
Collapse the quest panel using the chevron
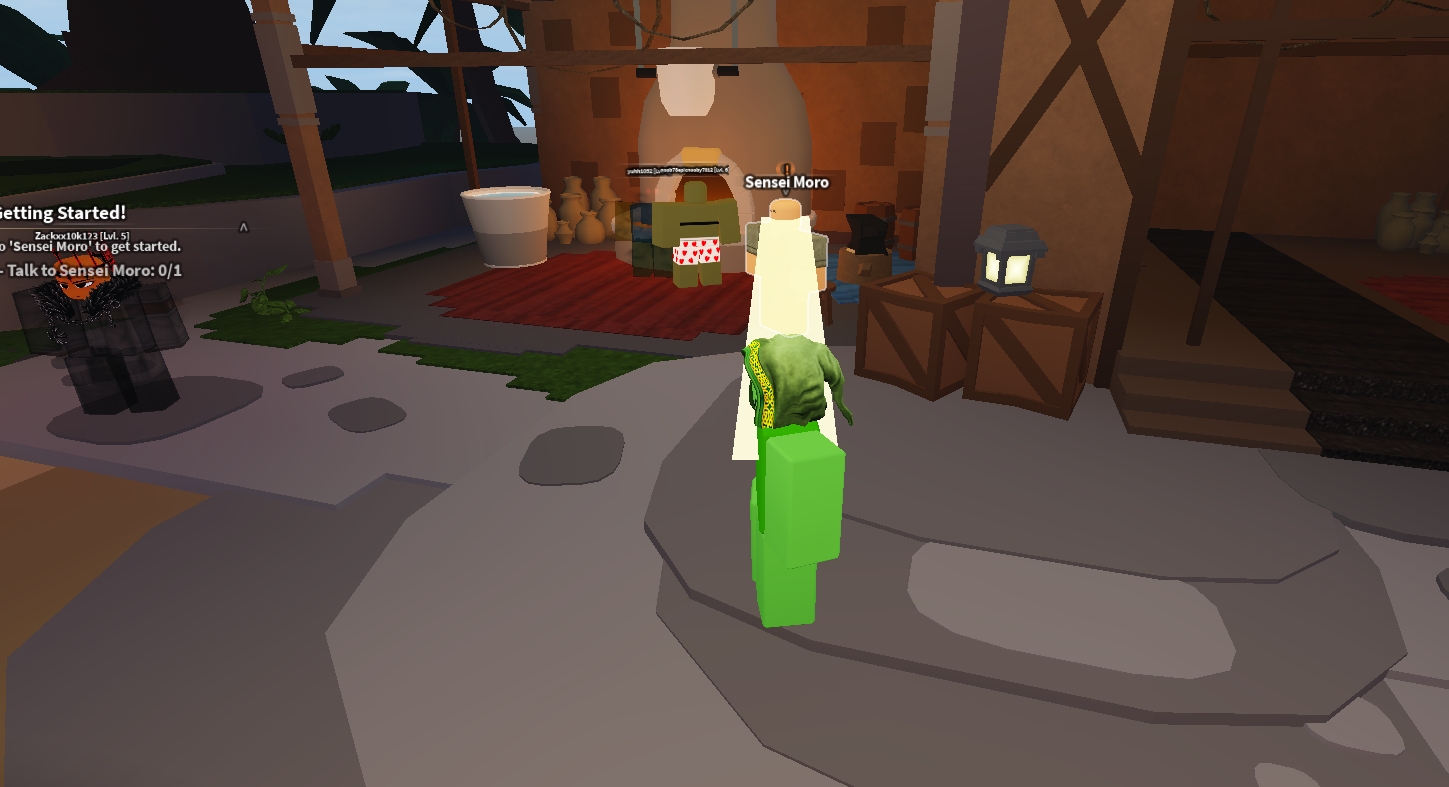pos(242,227)
